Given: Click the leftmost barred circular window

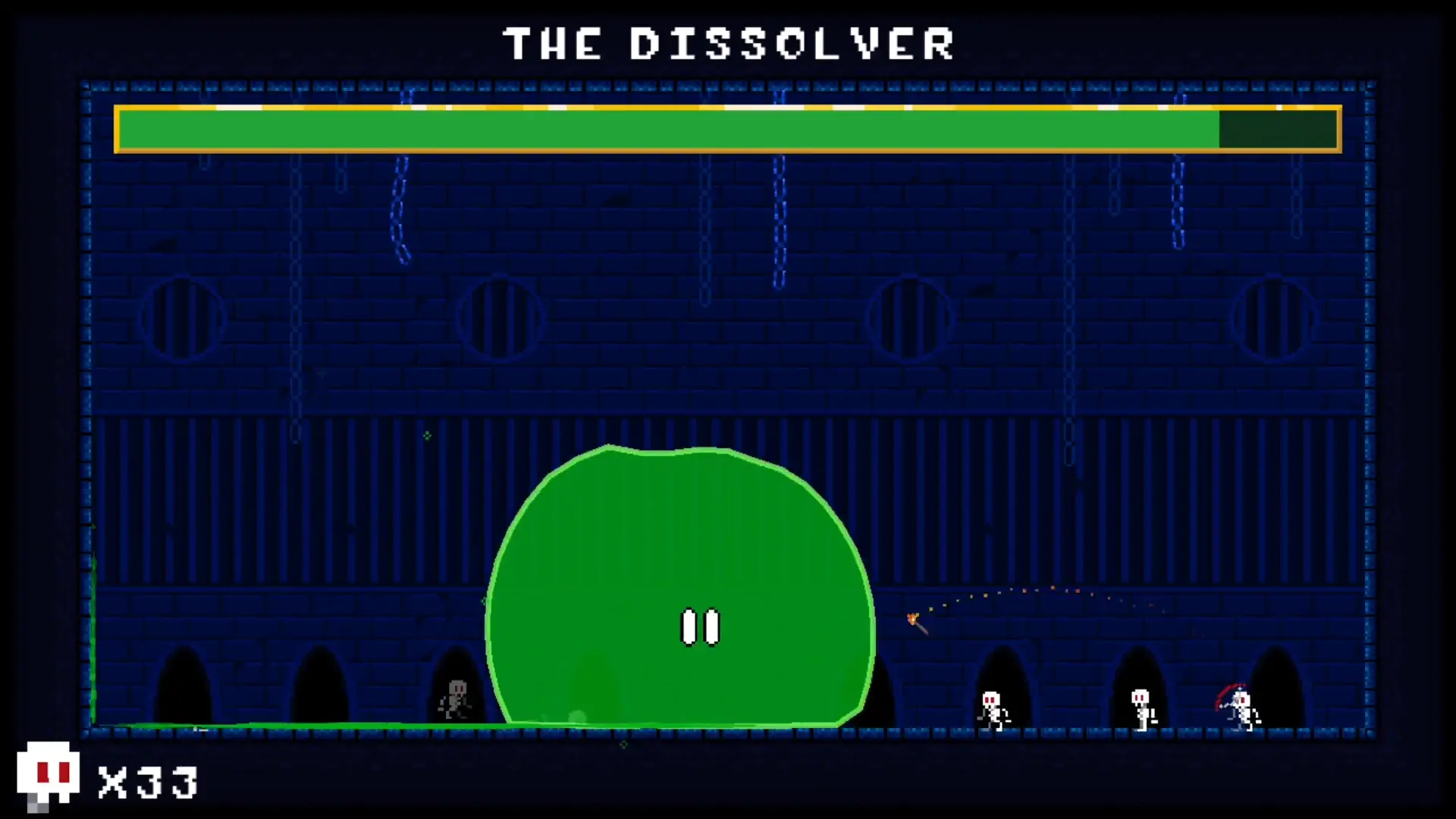Looking at the screenshot, I should pos(182,318).
